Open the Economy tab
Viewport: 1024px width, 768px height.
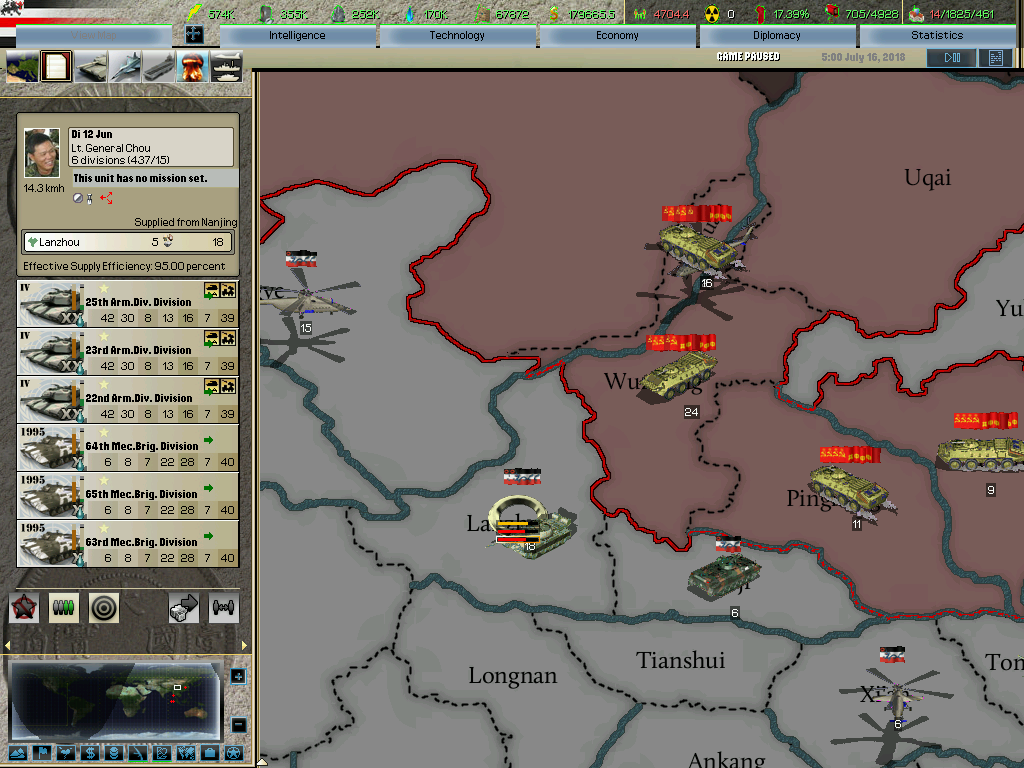617,35
